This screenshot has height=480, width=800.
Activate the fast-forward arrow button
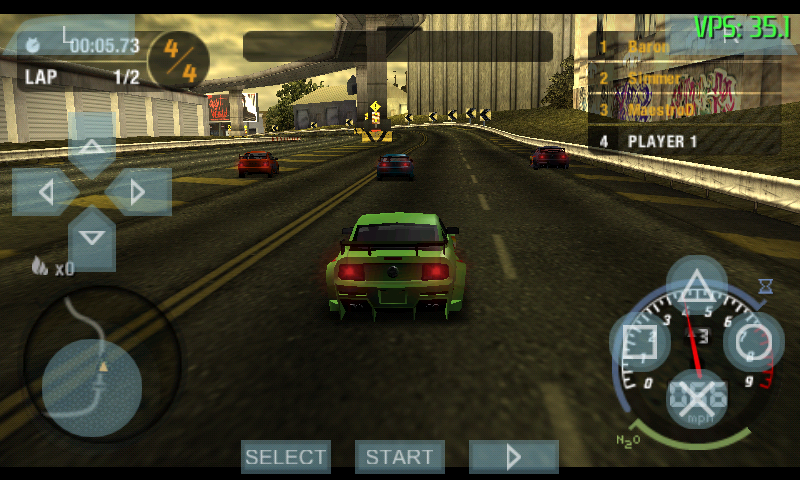[514, 457]
